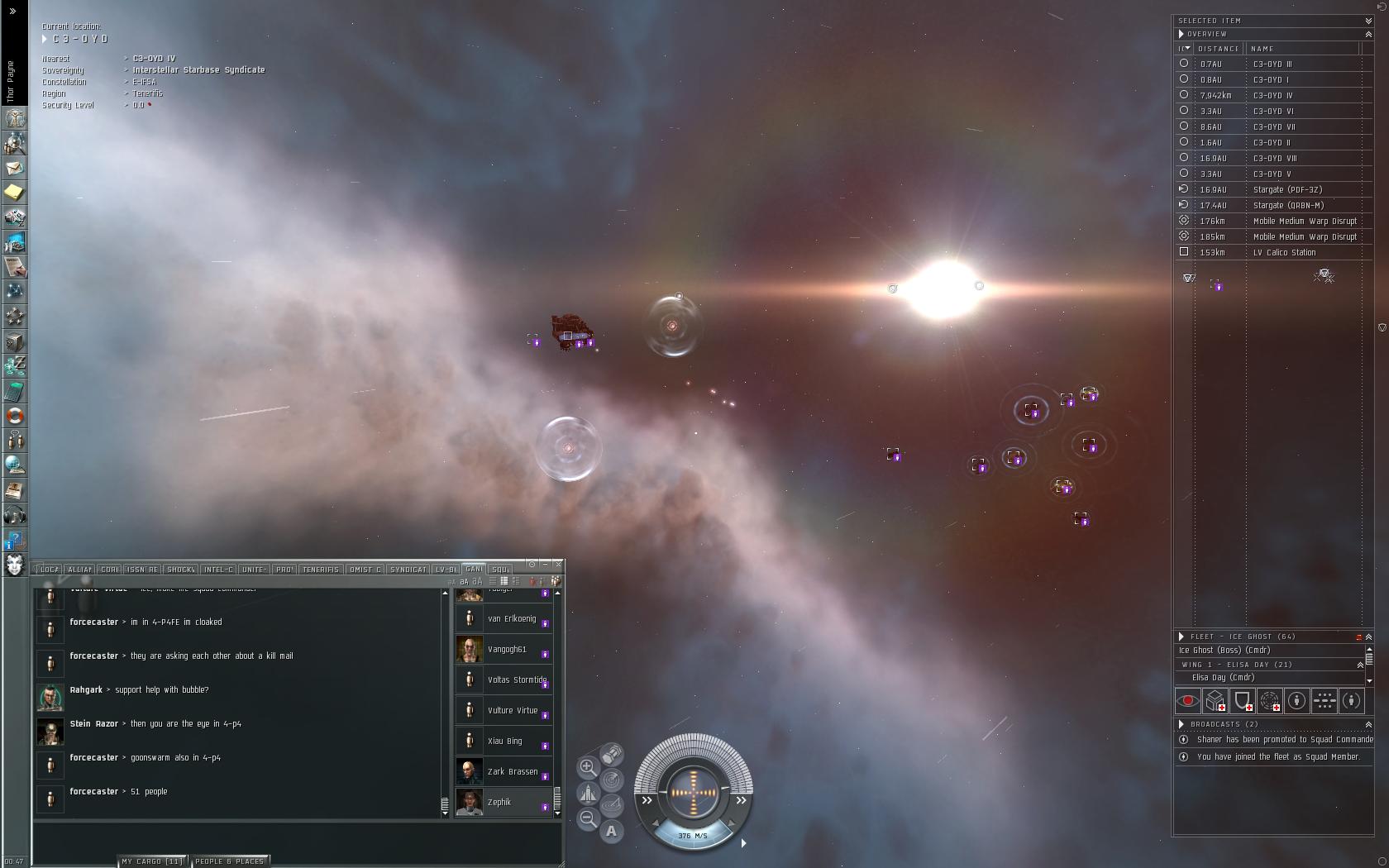
Task: Open the People & Places tab
Action: tap(229, 861)
